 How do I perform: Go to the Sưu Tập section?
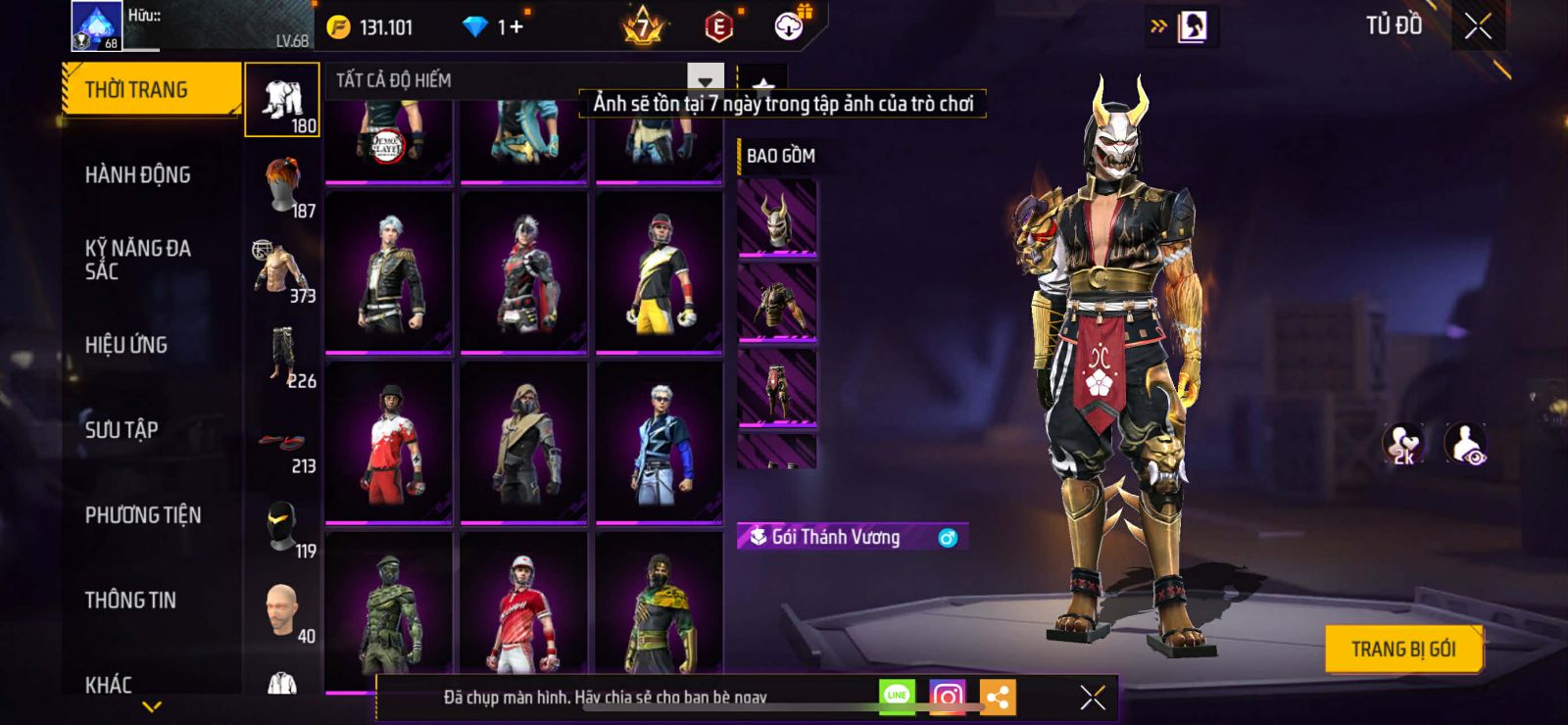tap(122, 430)
